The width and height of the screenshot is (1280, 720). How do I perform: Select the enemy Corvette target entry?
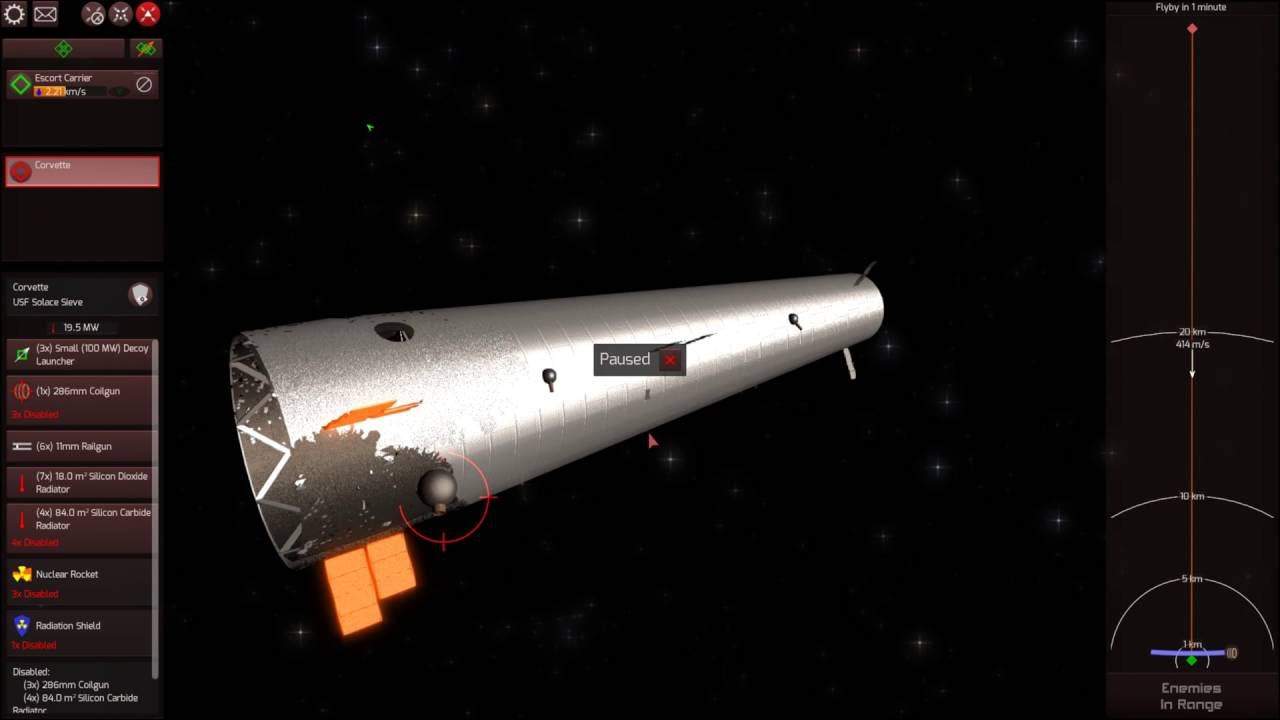tap(82, 171)
